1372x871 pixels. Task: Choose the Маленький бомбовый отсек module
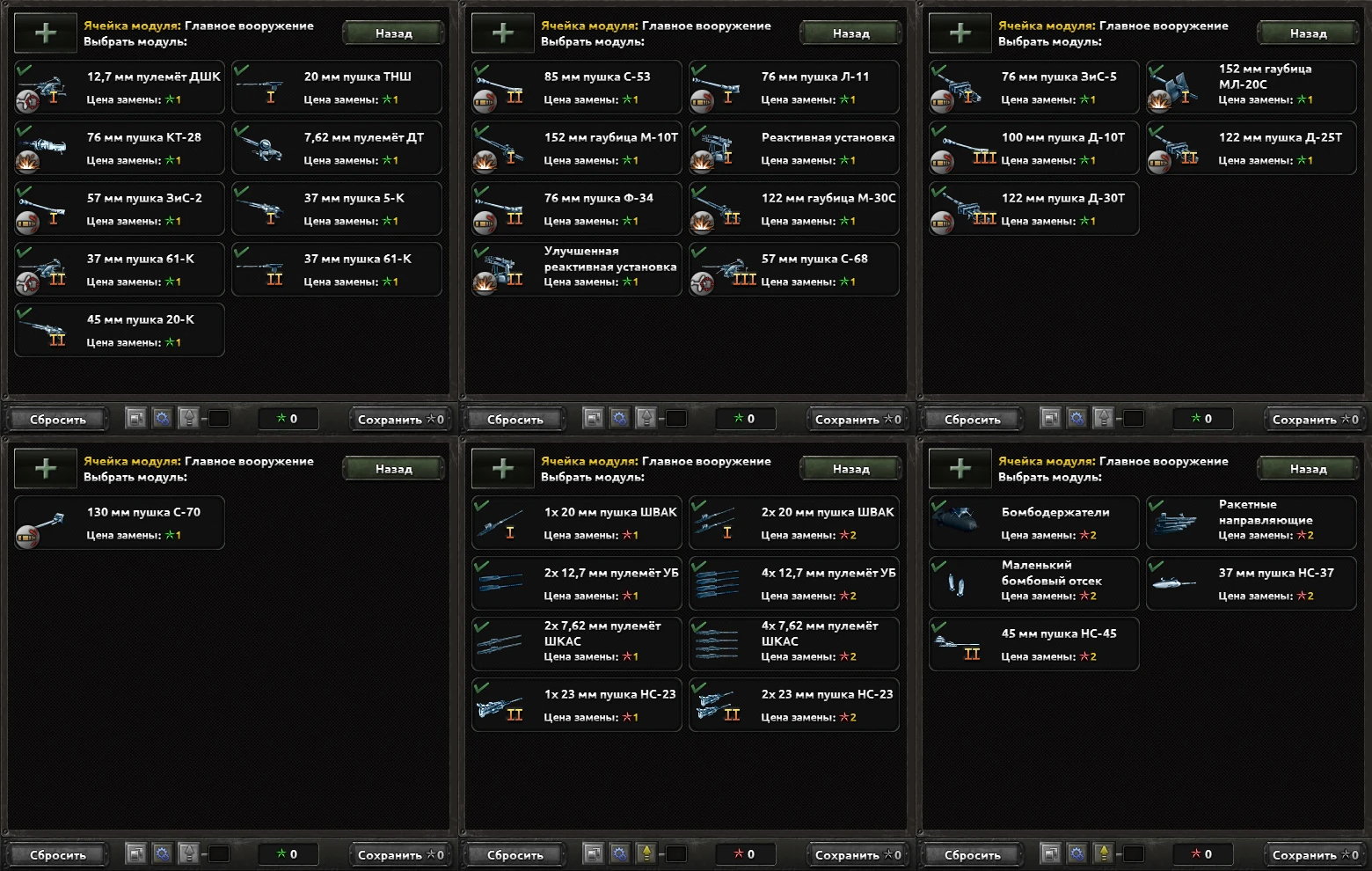pos(1033,582)
